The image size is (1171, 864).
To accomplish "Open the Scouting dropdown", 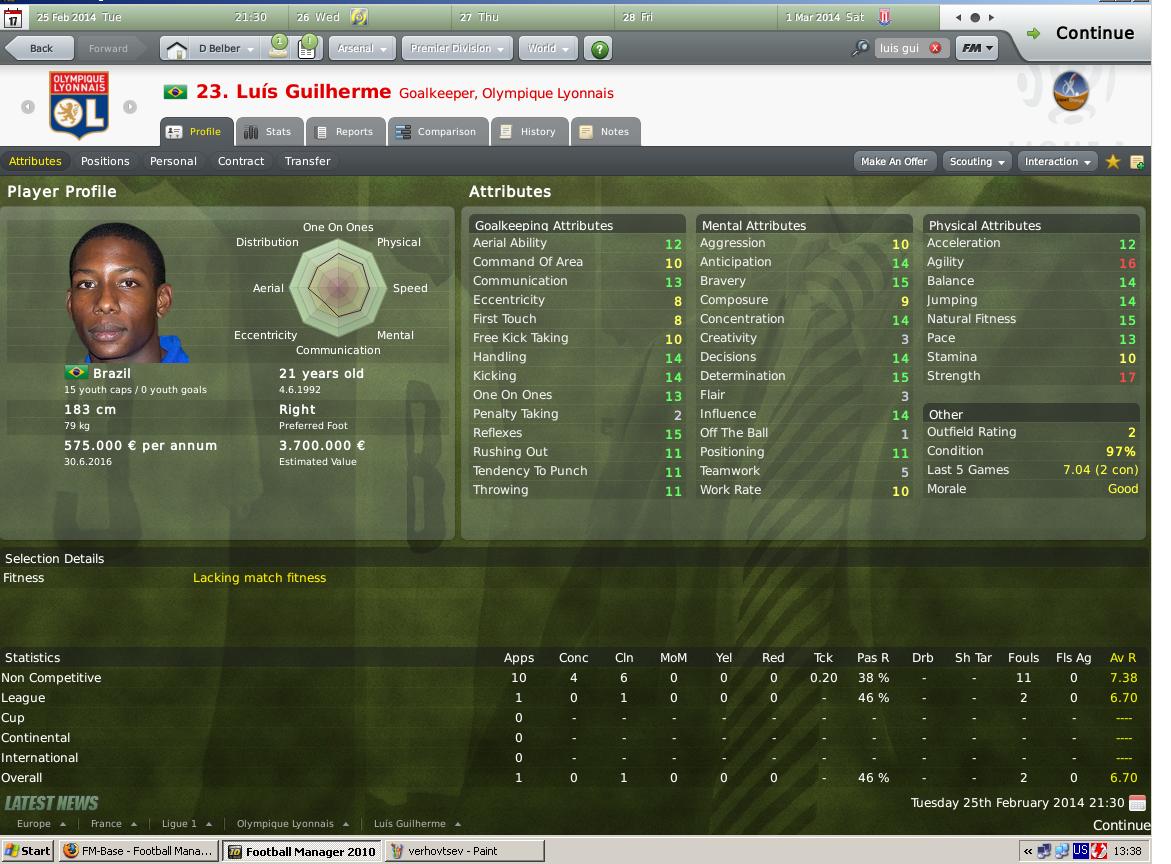I will [977, 161].
